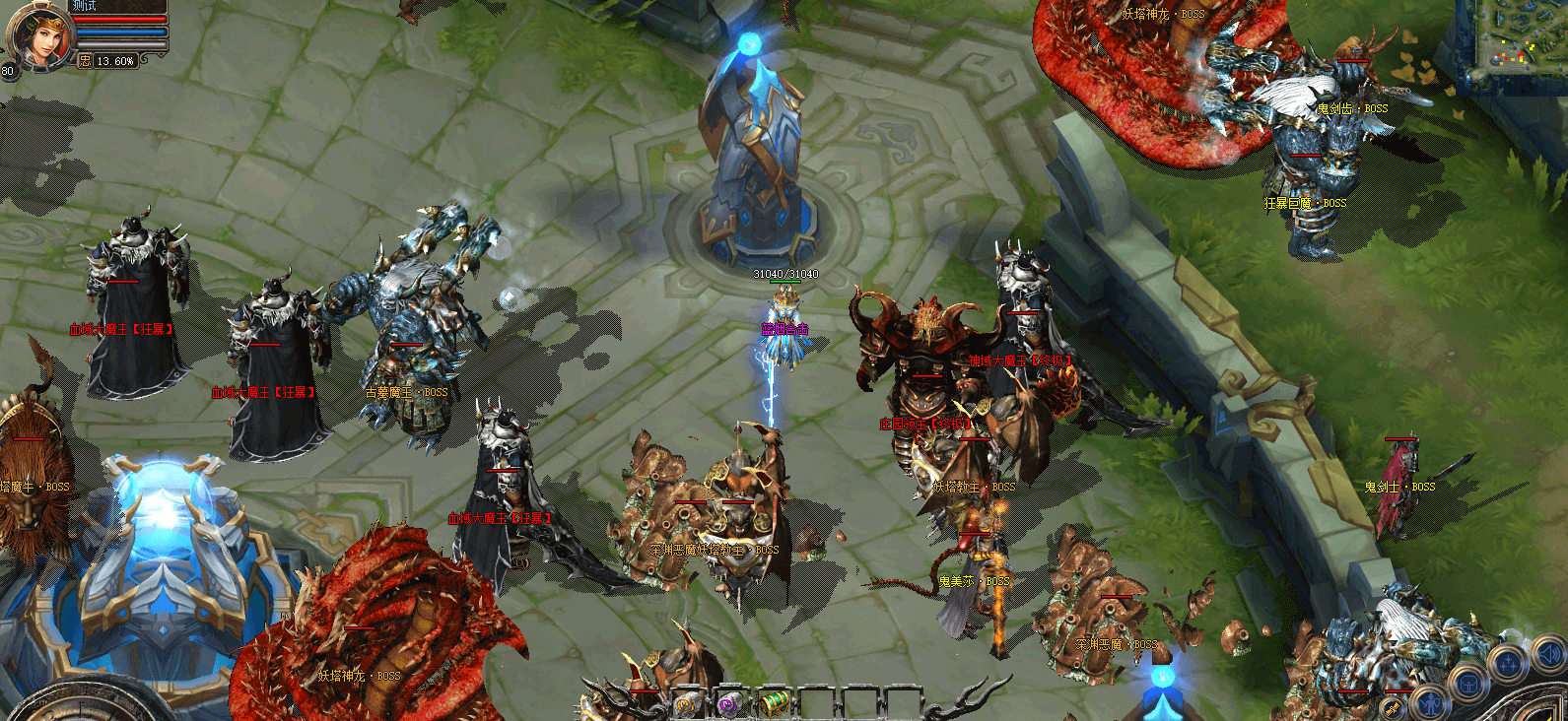
Task: Select the yellow swirl stone hotbar slot
Action: tap(687, 703)
